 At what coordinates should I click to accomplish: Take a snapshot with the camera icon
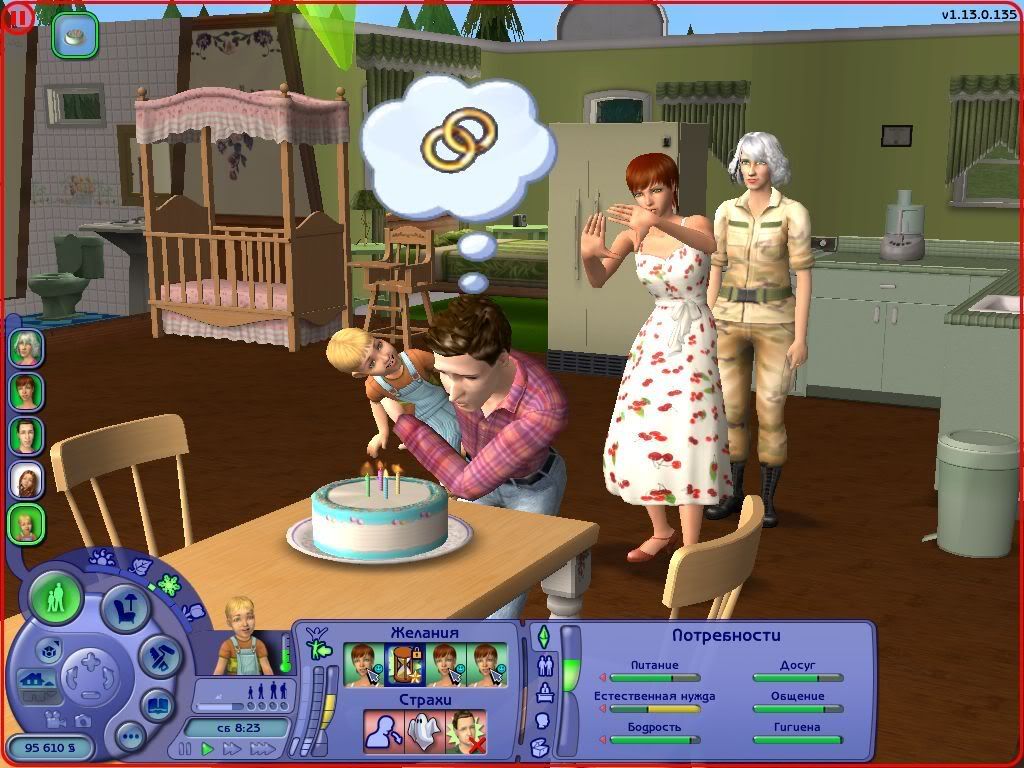[82, 719]
